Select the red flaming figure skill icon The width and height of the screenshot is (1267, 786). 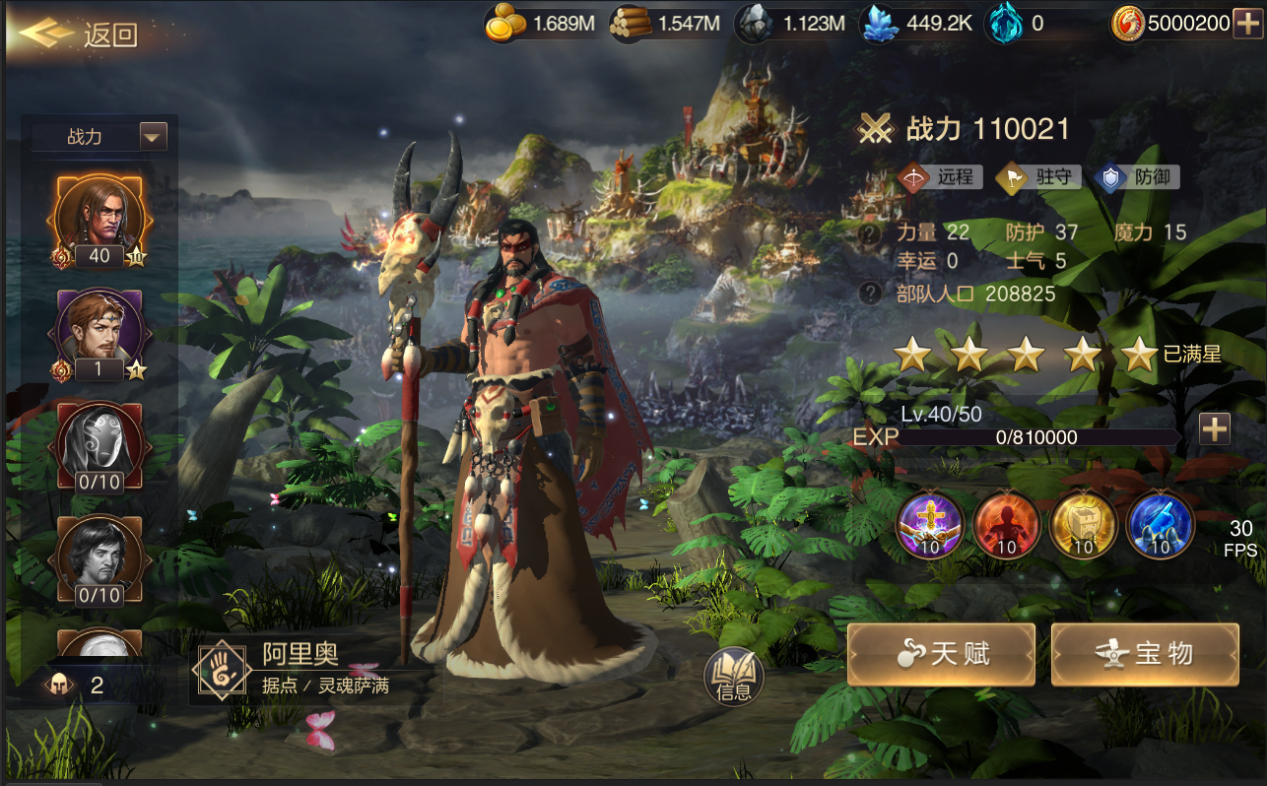tap(1006, 524)
